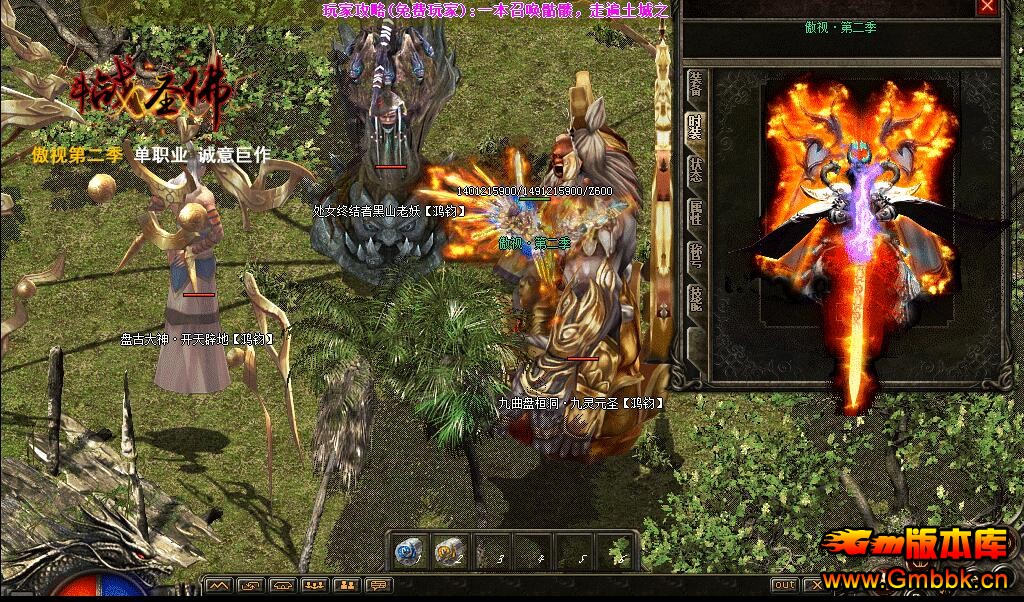The height and width of the screenshot is (602, 1024).
Task: Open the two-person friends button on bottom bar
Action: pos(347,585)
